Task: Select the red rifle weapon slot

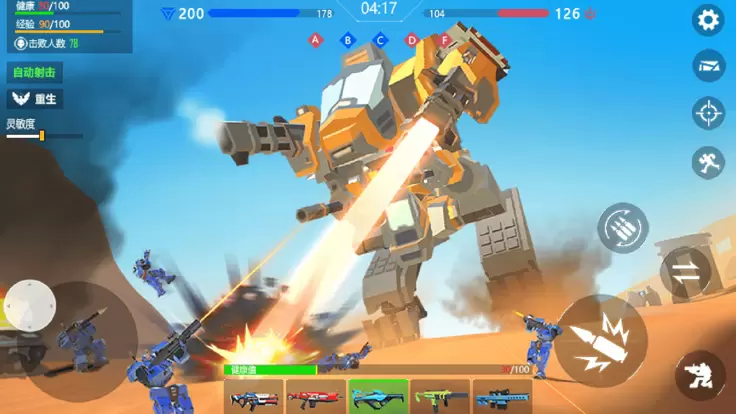Action: [315, 397]
